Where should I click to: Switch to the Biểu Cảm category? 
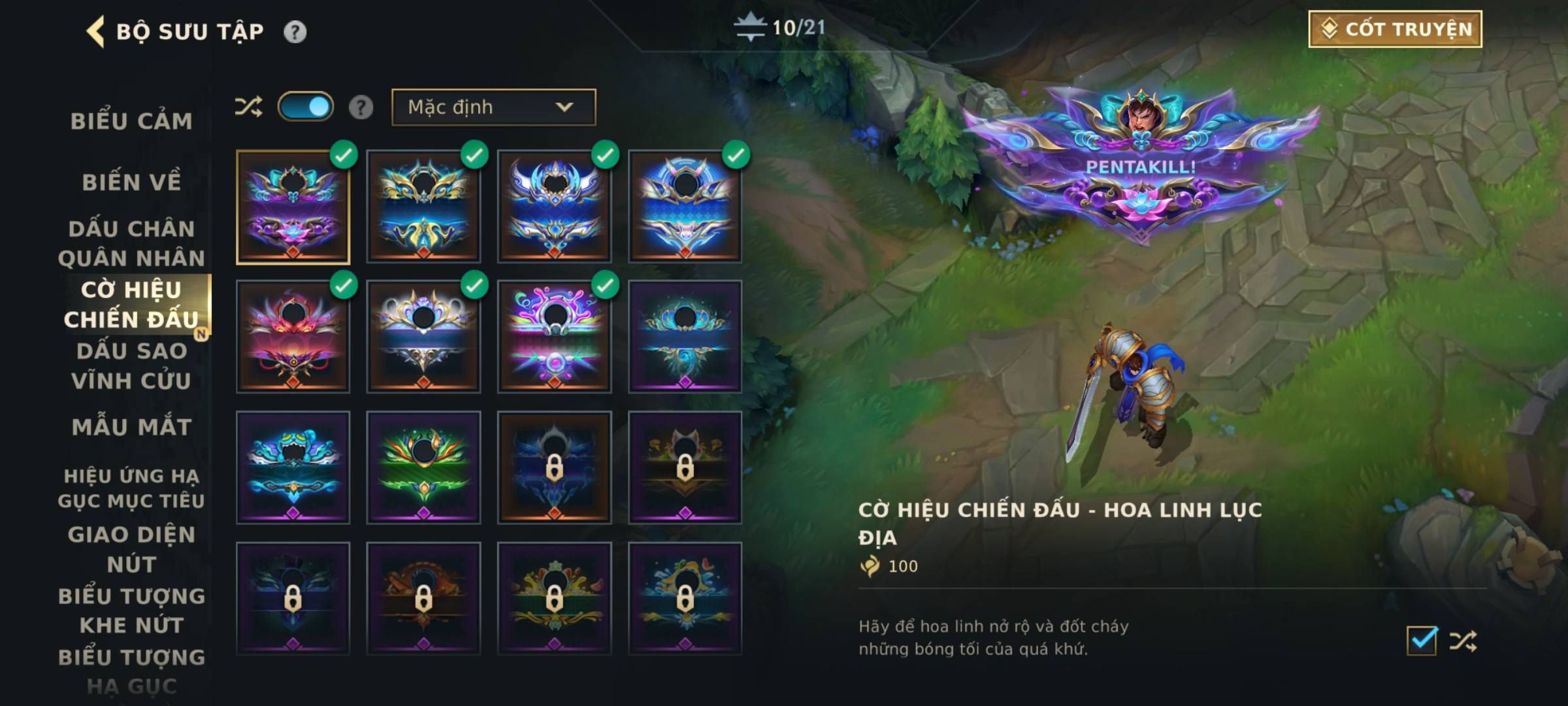[x=131, y=121]
